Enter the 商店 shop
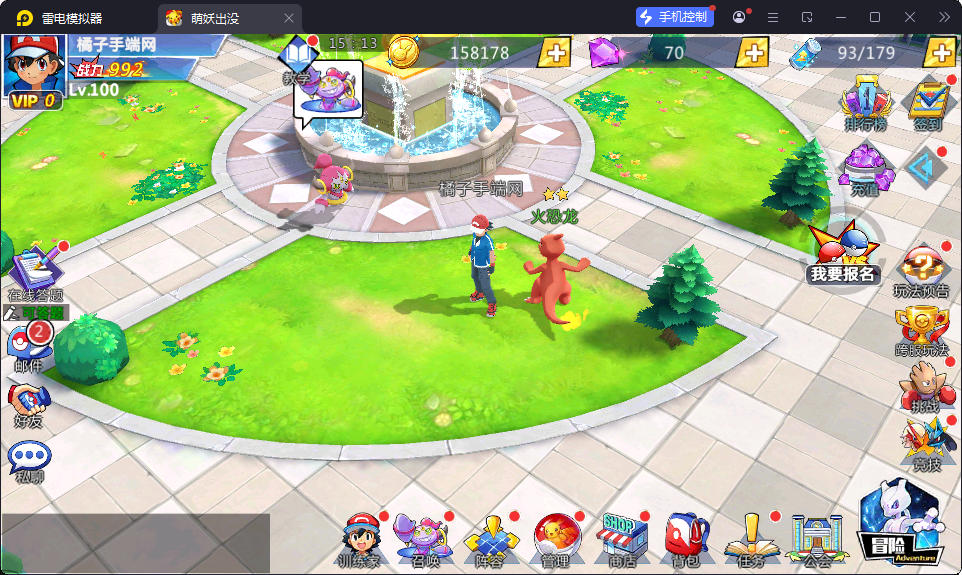The image size is (962, 575). [x=621, y=539]
